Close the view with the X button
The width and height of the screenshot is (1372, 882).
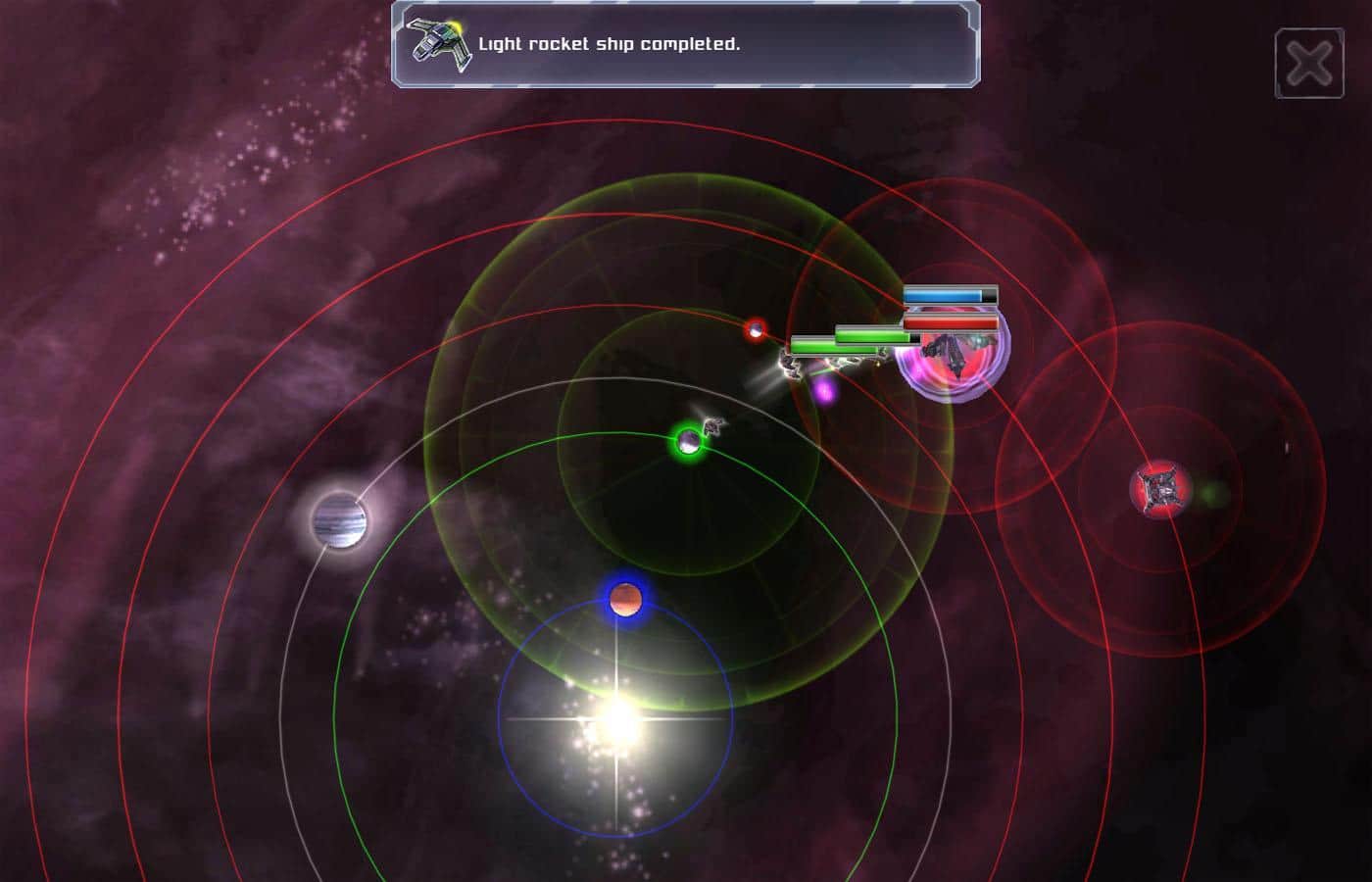[1308, 65]
